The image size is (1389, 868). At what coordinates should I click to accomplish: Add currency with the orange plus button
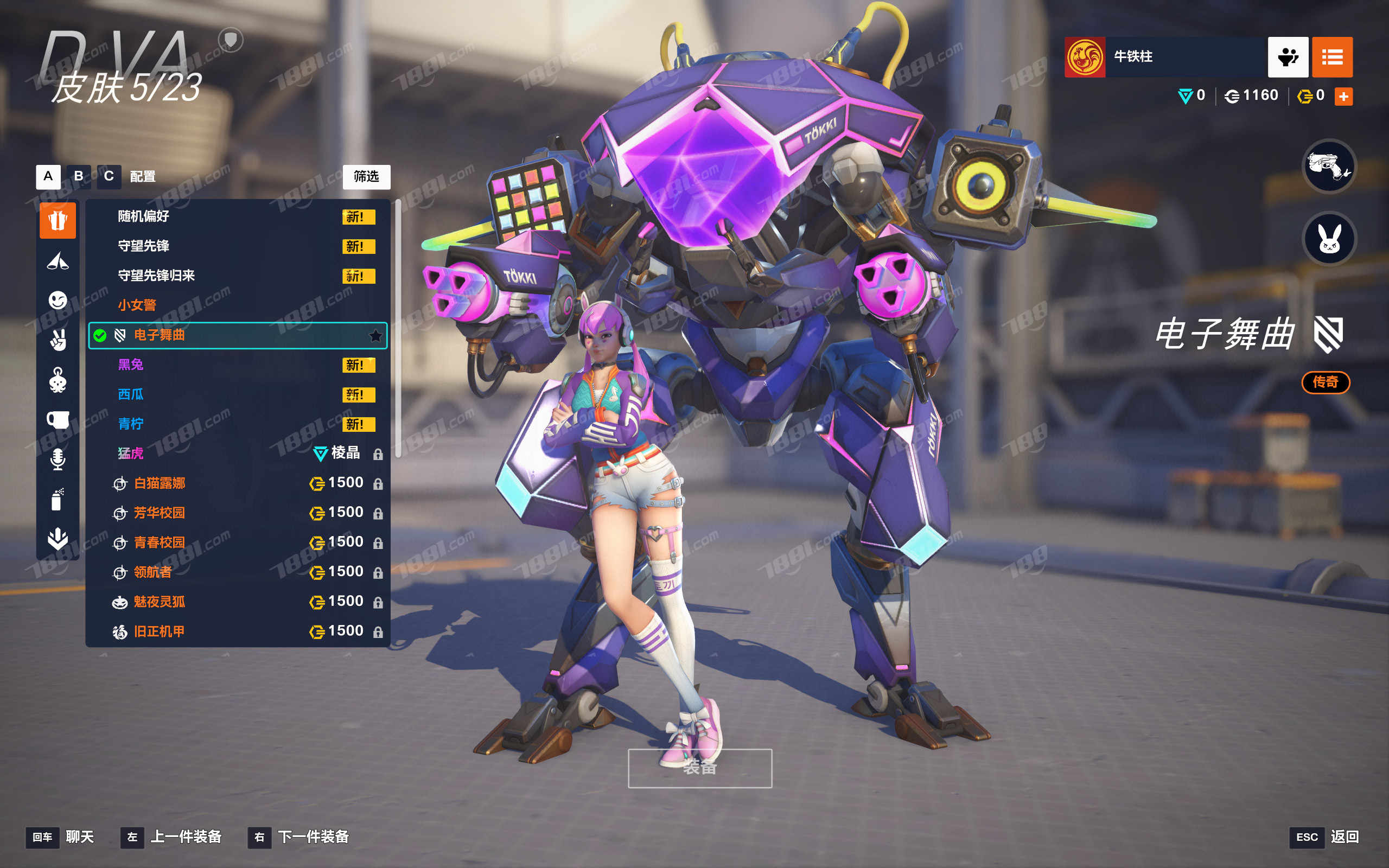[x=1343, y=97]
